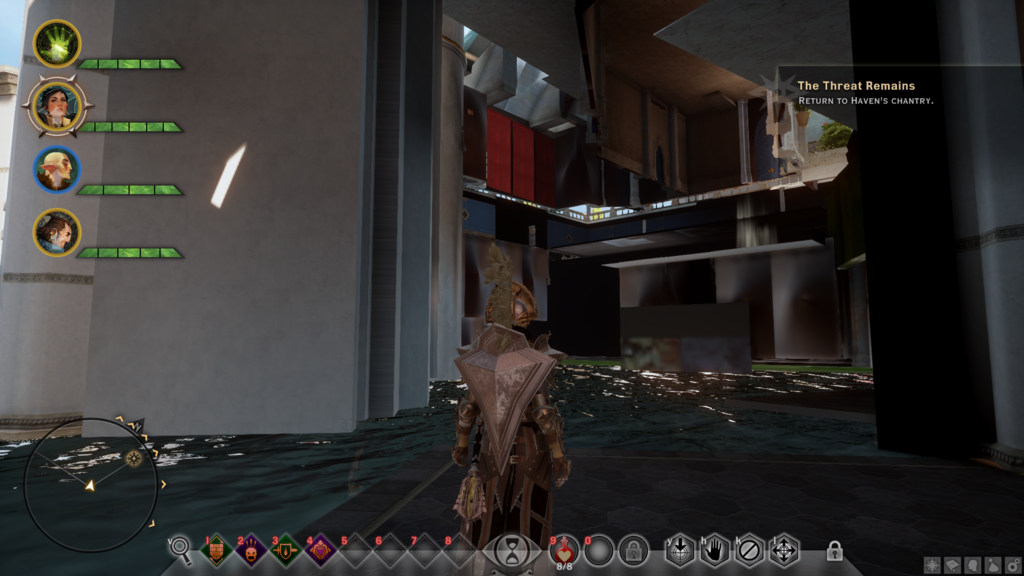Trigger the shield ability in slot 3
The height and width of the screenshot is (576, 1024).
285,549
